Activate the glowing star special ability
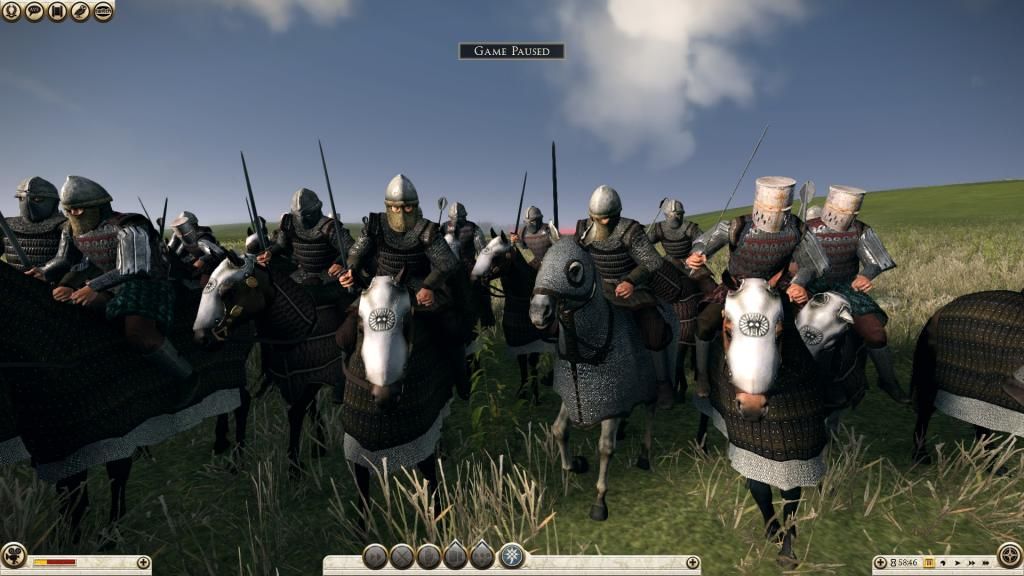Viewport: 1024px width, 576px height. tap(511, 556)
